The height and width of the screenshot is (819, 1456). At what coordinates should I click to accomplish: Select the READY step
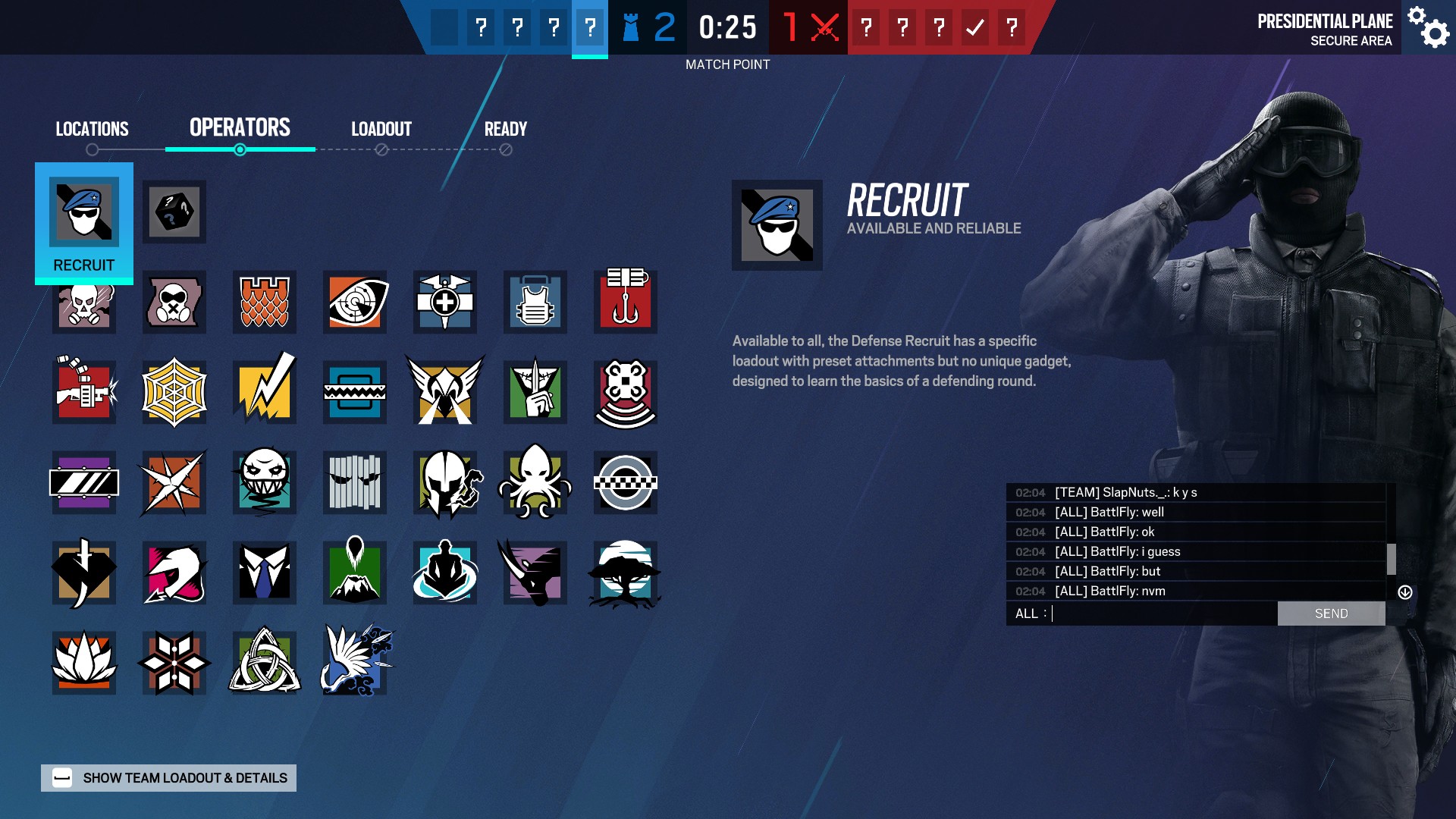[x=505, y=128]
